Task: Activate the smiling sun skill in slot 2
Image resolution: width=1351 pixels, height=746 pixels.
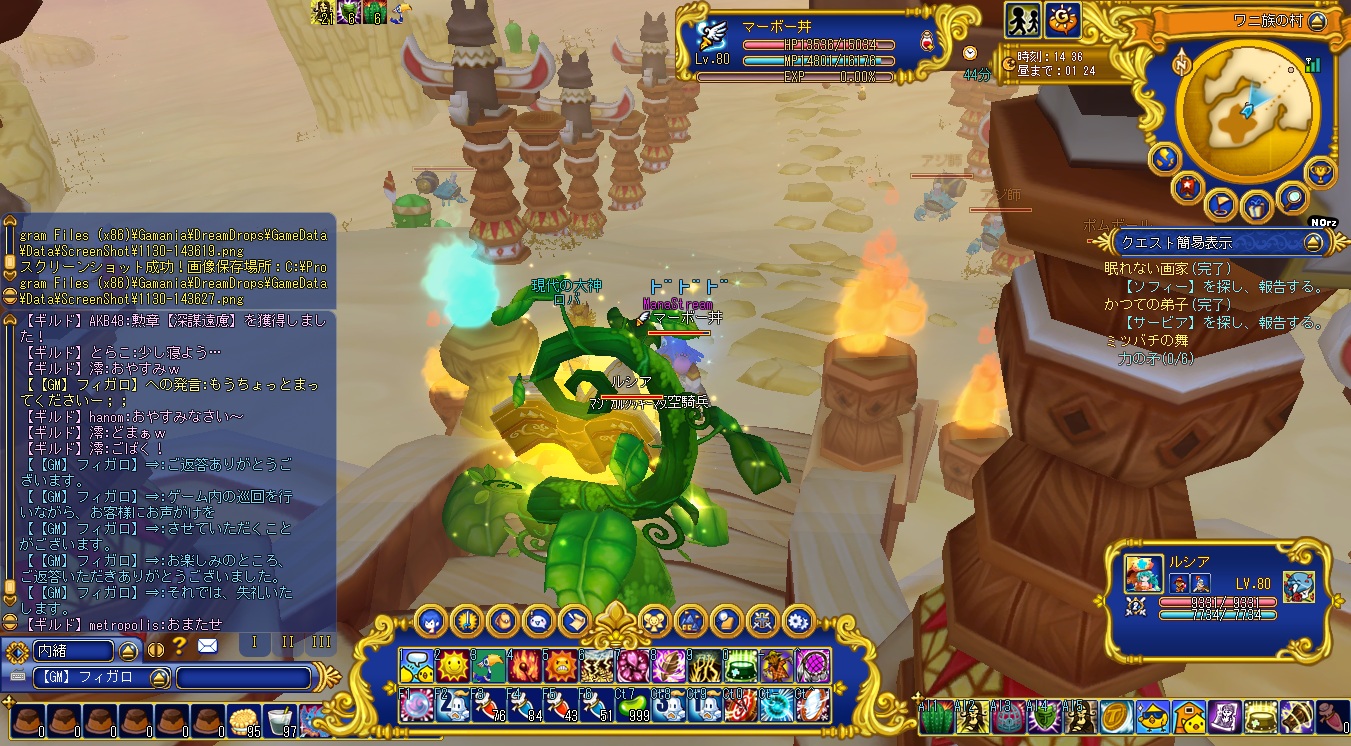Action: tap(454, 665)
